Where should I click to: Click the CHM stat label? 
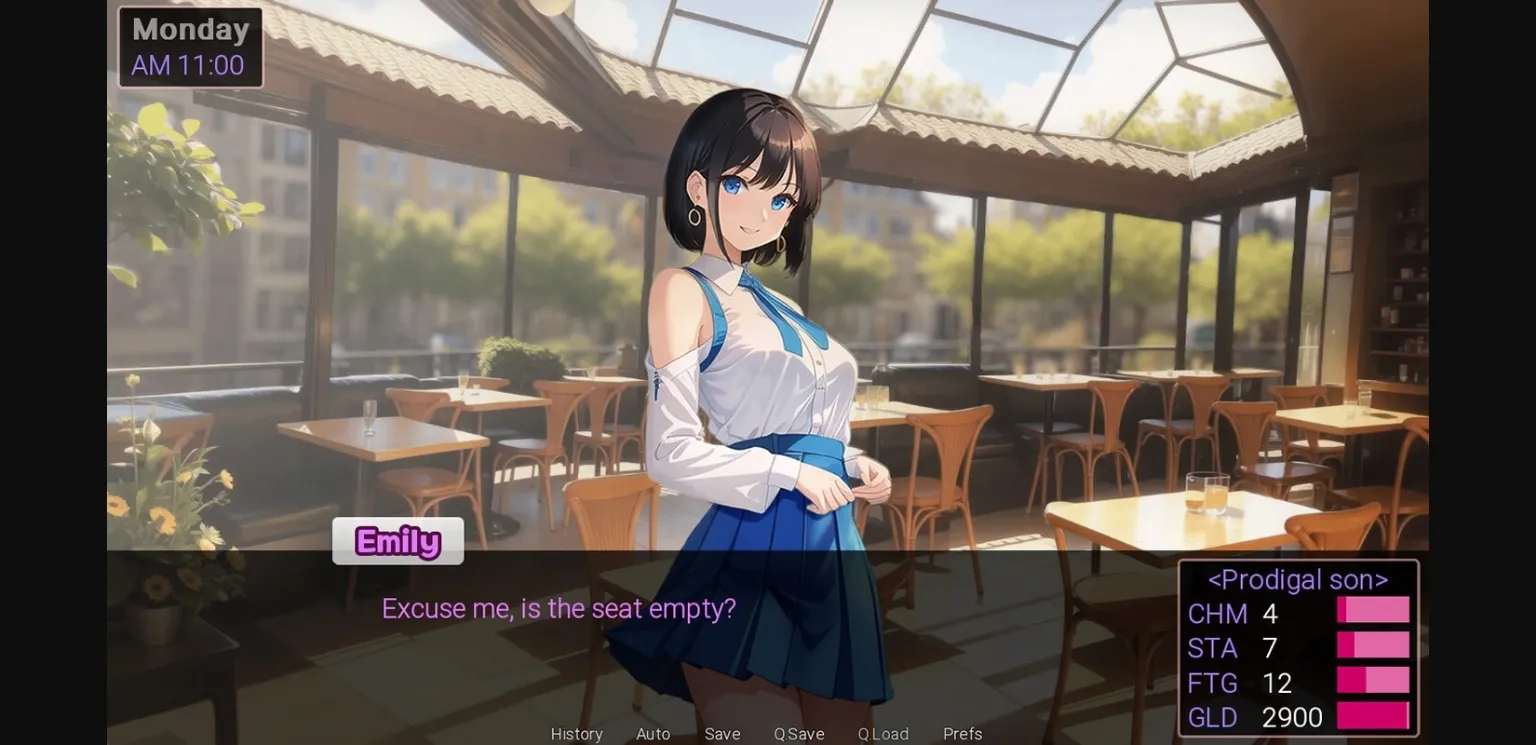pyautogui.click(x=1216, y=613)
